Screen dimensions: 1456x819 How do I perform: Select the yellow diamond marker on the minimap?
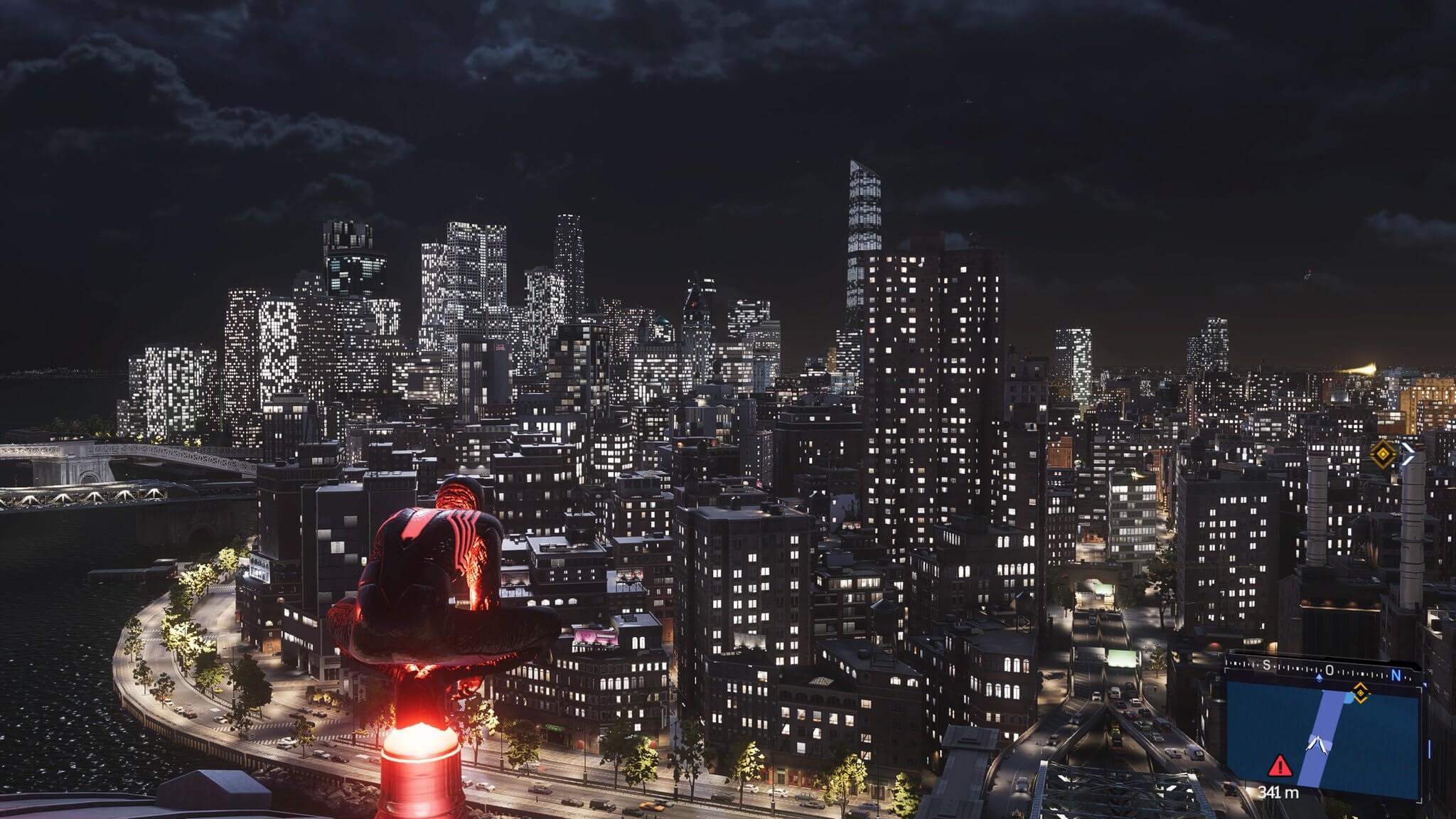click(x=1361, y=692)
